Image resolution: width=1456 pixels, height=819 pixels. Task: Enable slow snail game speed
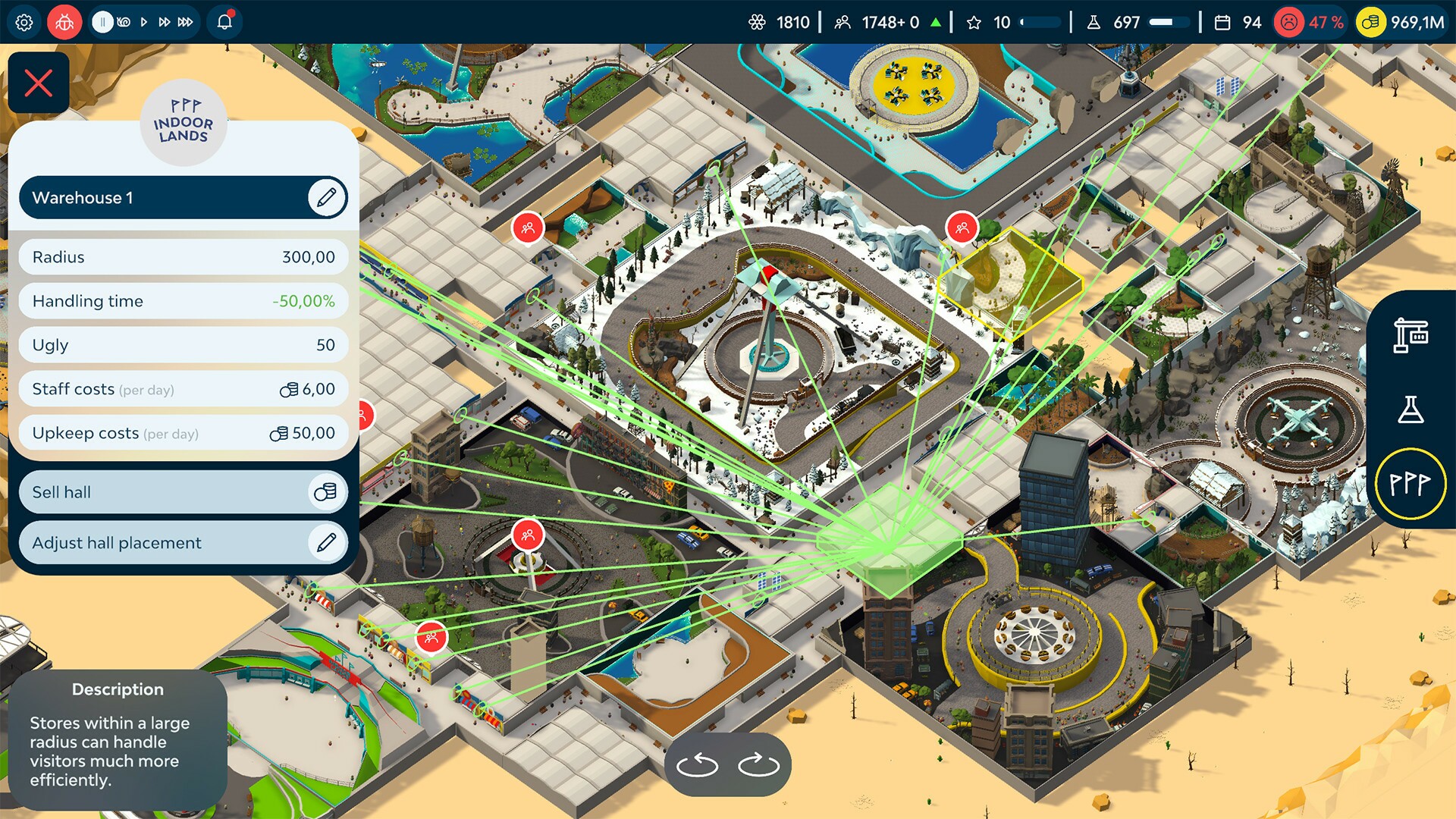[x=123, y=22]
